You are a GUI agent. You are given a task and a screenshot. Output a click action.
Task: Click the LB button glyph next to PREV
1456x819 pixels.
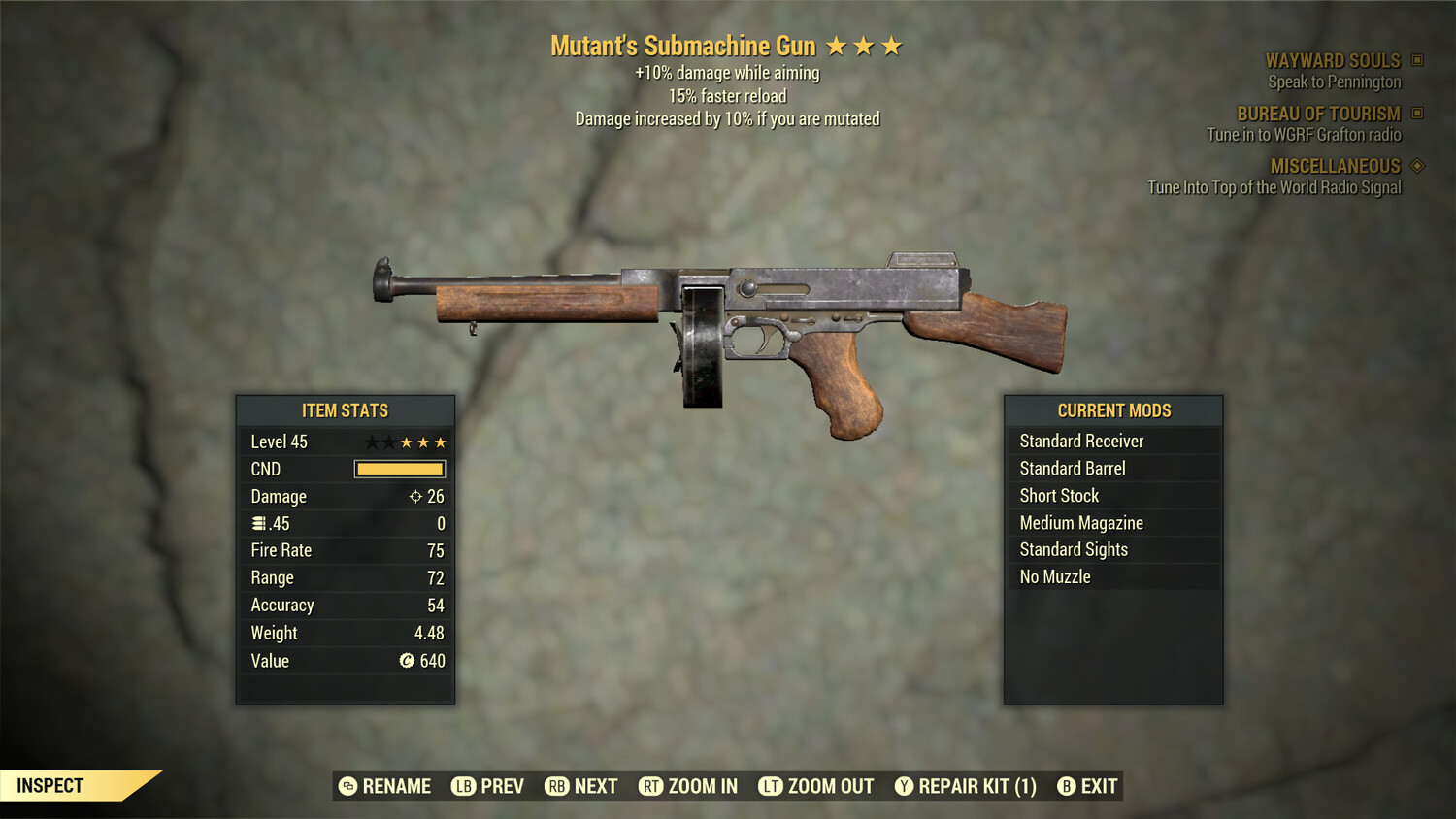(463, 786)
